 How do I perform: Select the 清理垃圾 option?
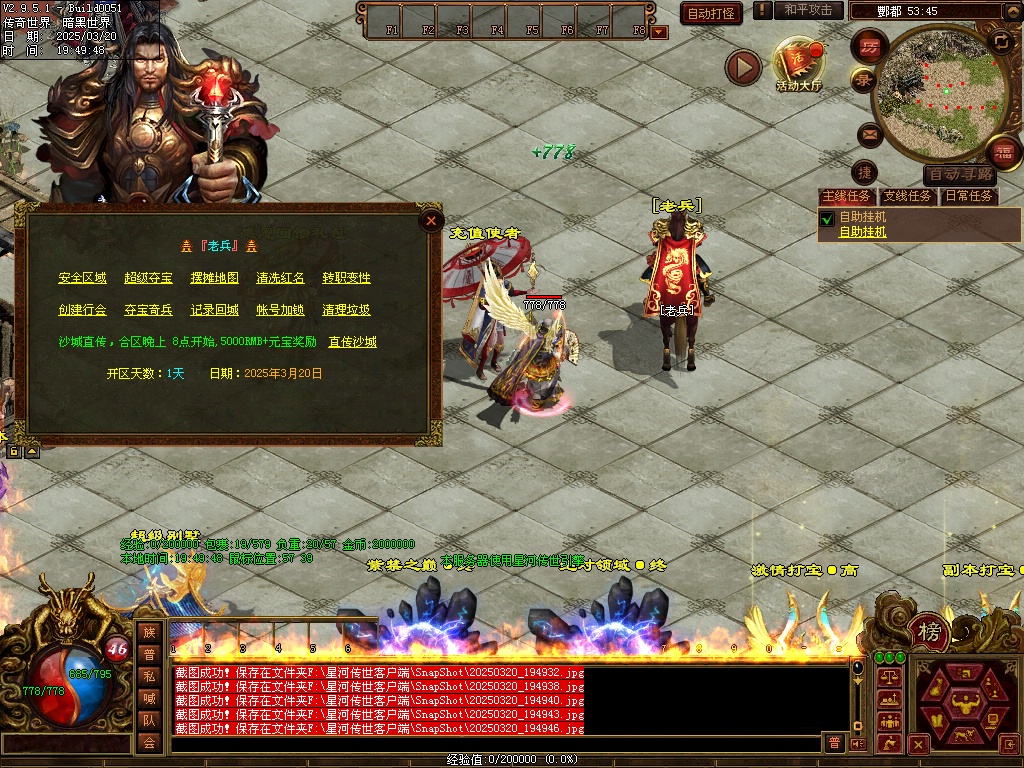(x=346, y=310)
